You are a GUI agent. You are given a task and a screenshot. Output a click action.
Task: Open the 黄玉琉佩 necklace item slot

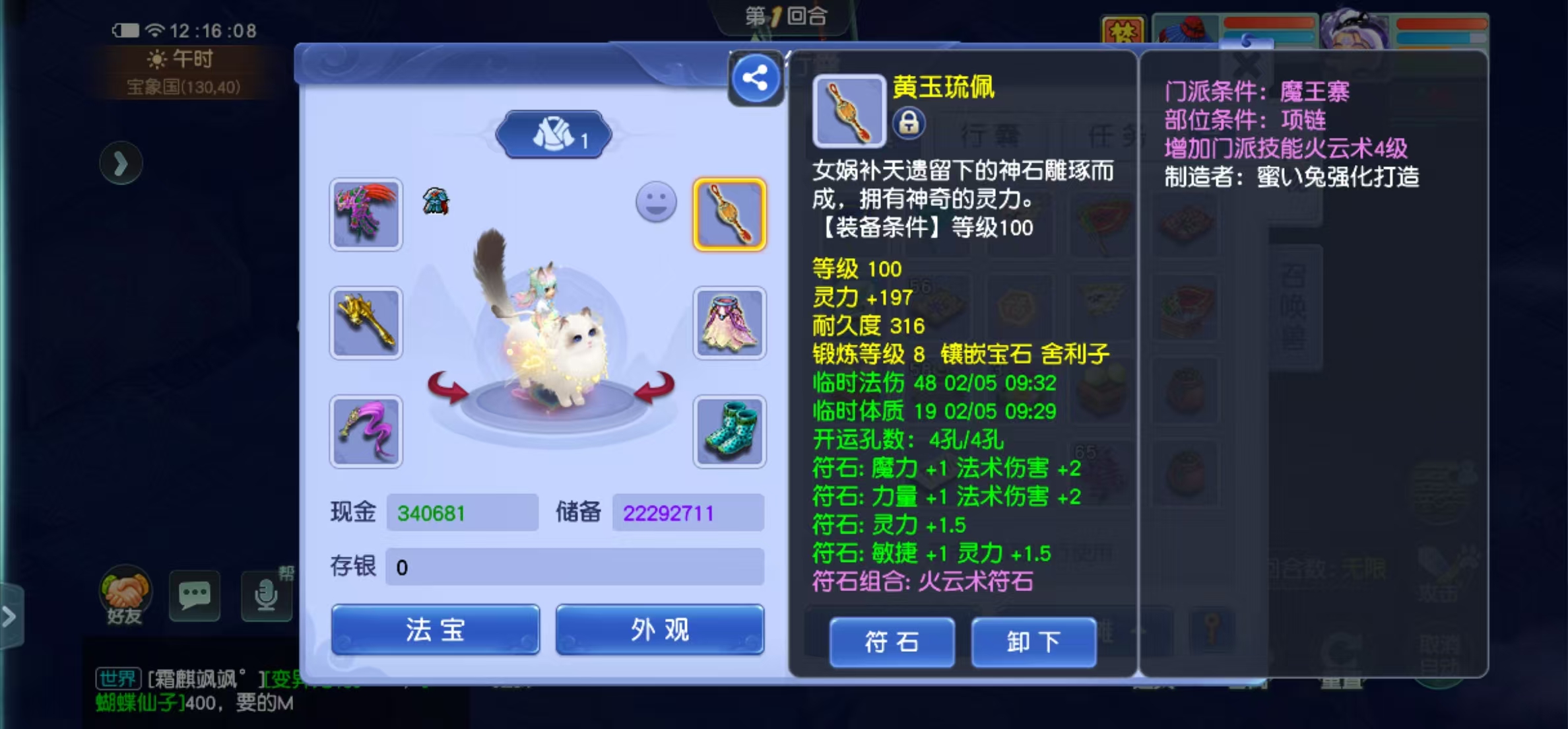click(x=731, y=216)
